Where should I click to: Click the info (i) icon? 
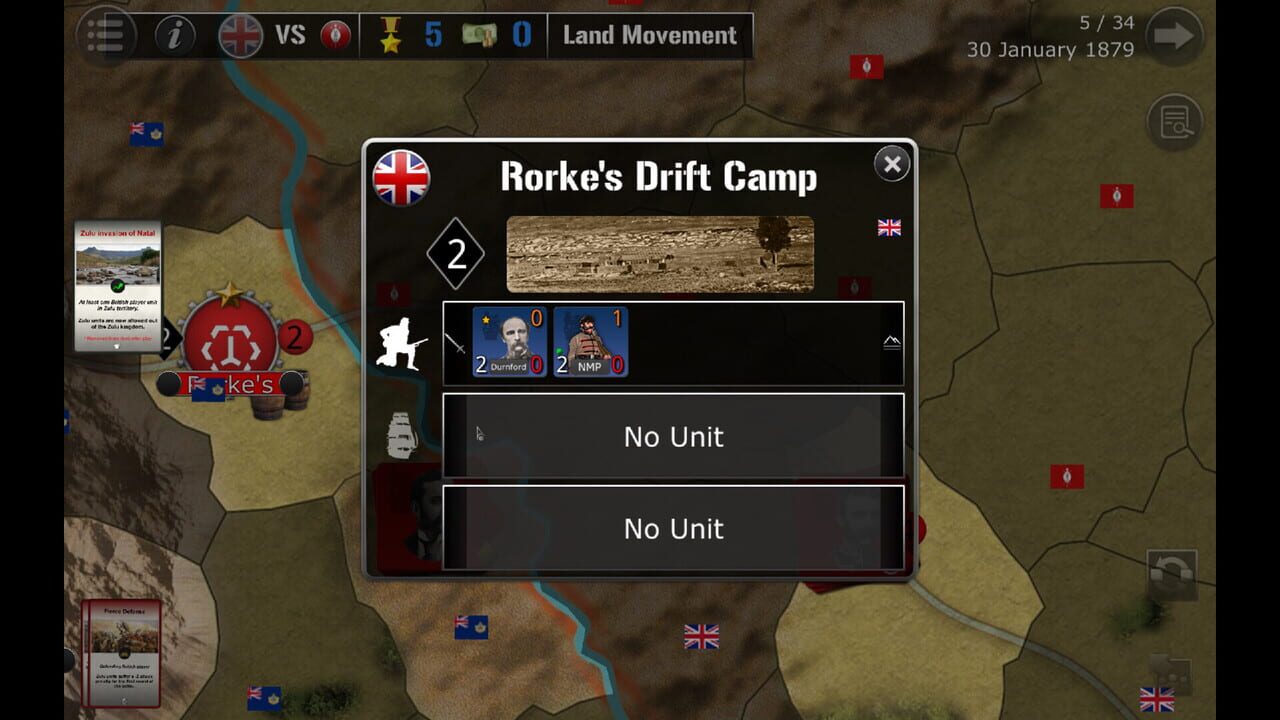[x=173, y=37]
